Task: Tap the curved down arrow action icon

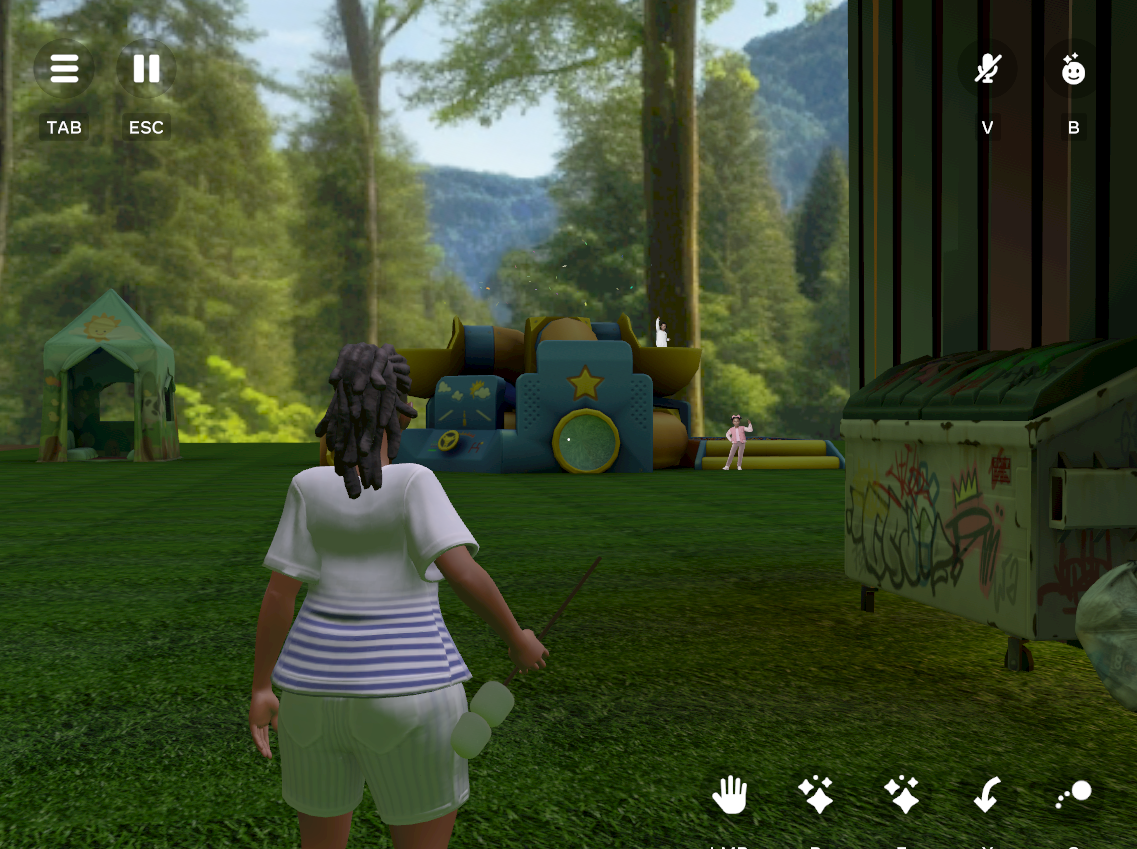Action: [x=987, y=796]
